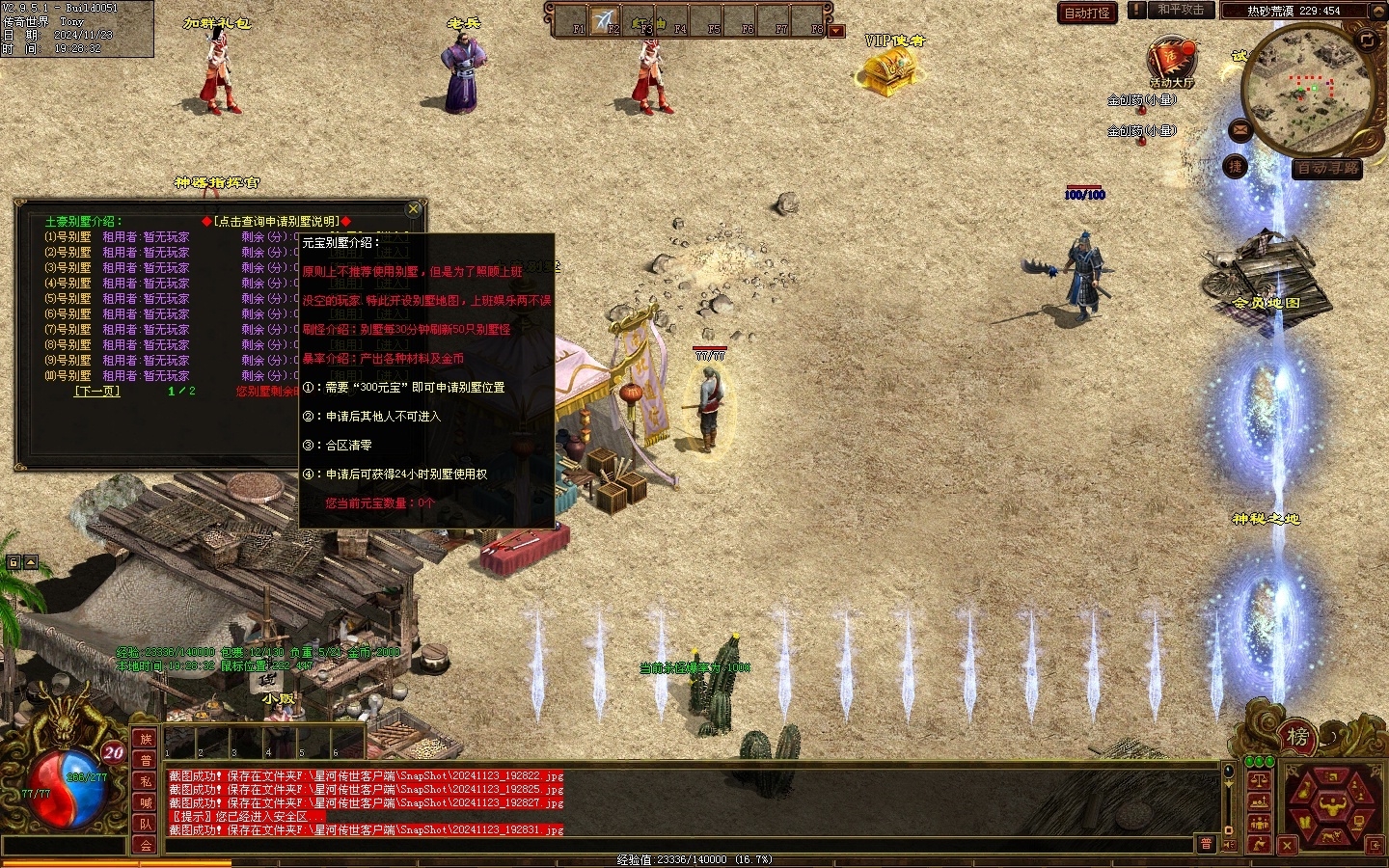Switch attack mode via 和平攻击 button

click(x=1180, y=10)
